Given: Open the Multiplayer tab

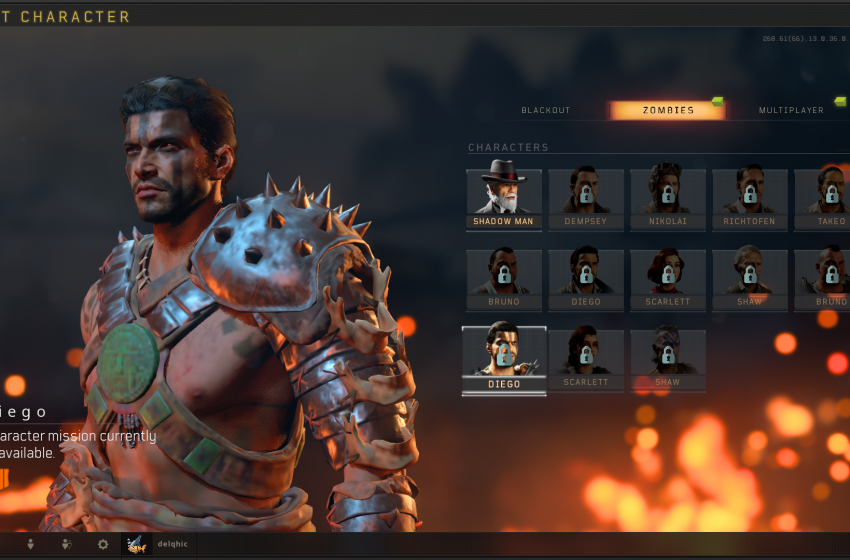Looking at the screenshot, I should click(791, 110).
